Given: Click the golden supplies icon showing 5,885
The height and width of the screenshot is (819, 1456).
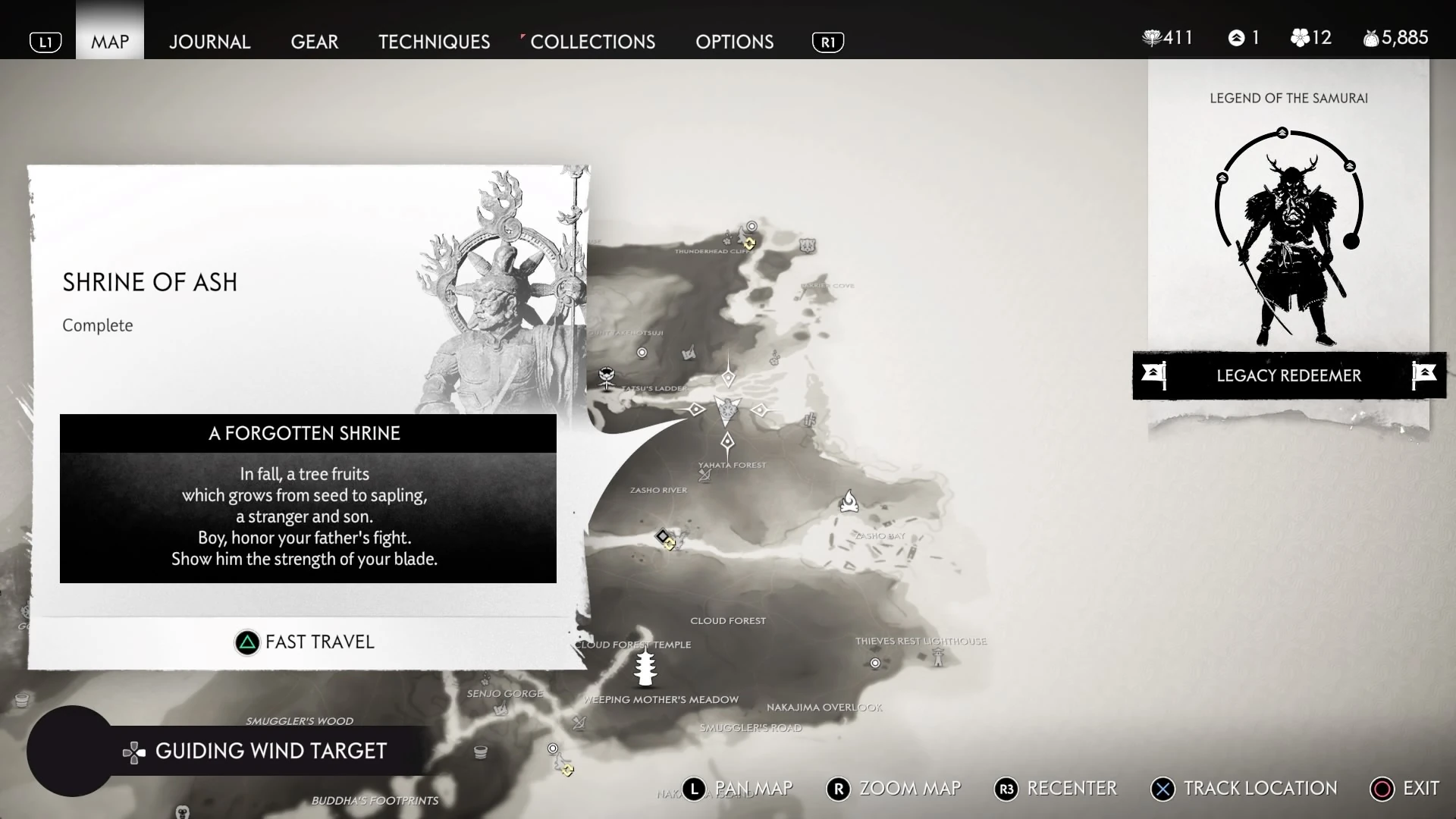Looking at the screenshot, I should pyautogui.click(x=1371, y=37).
